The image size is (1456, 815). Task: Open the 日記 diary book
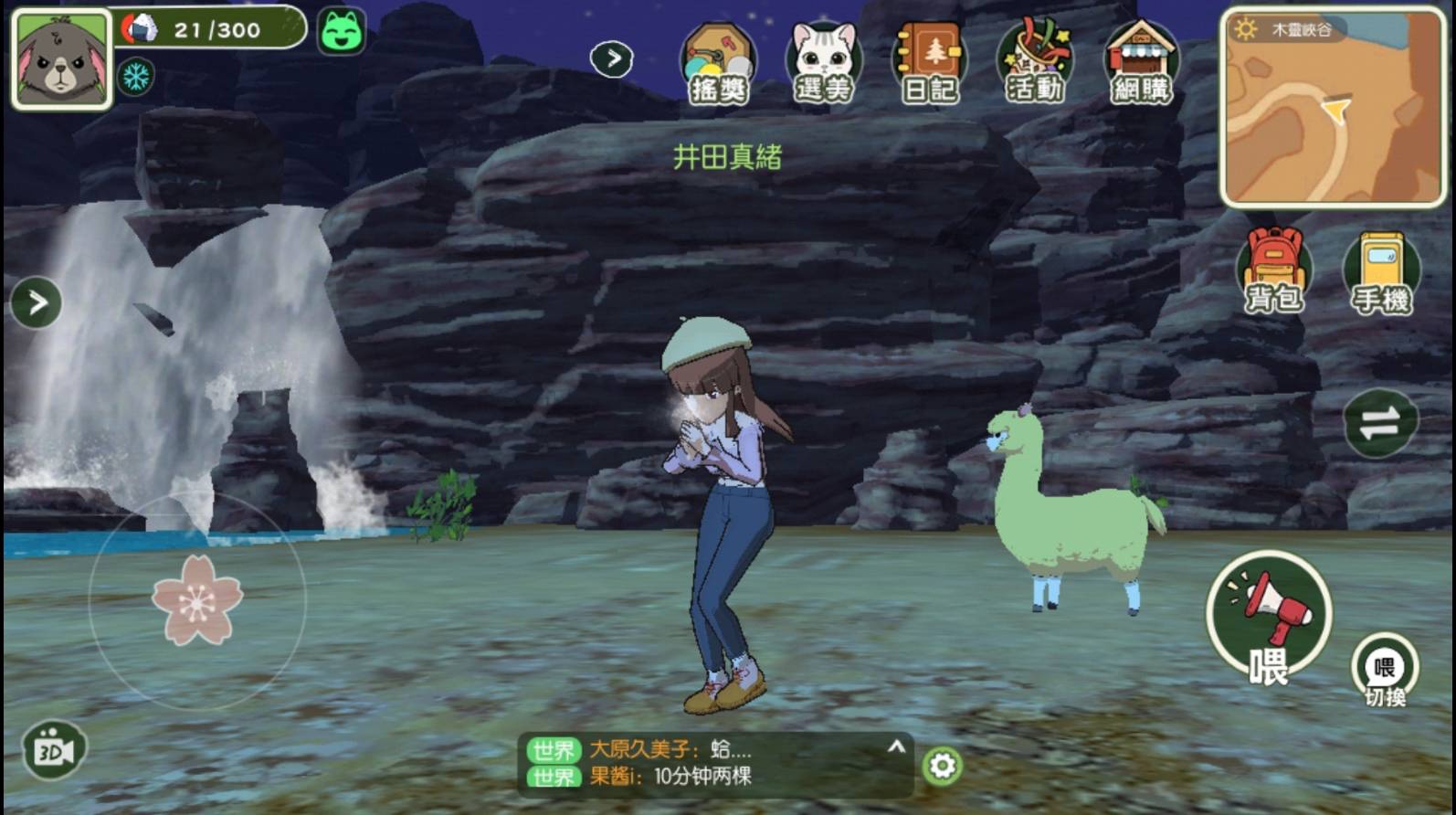coord(929,64)
